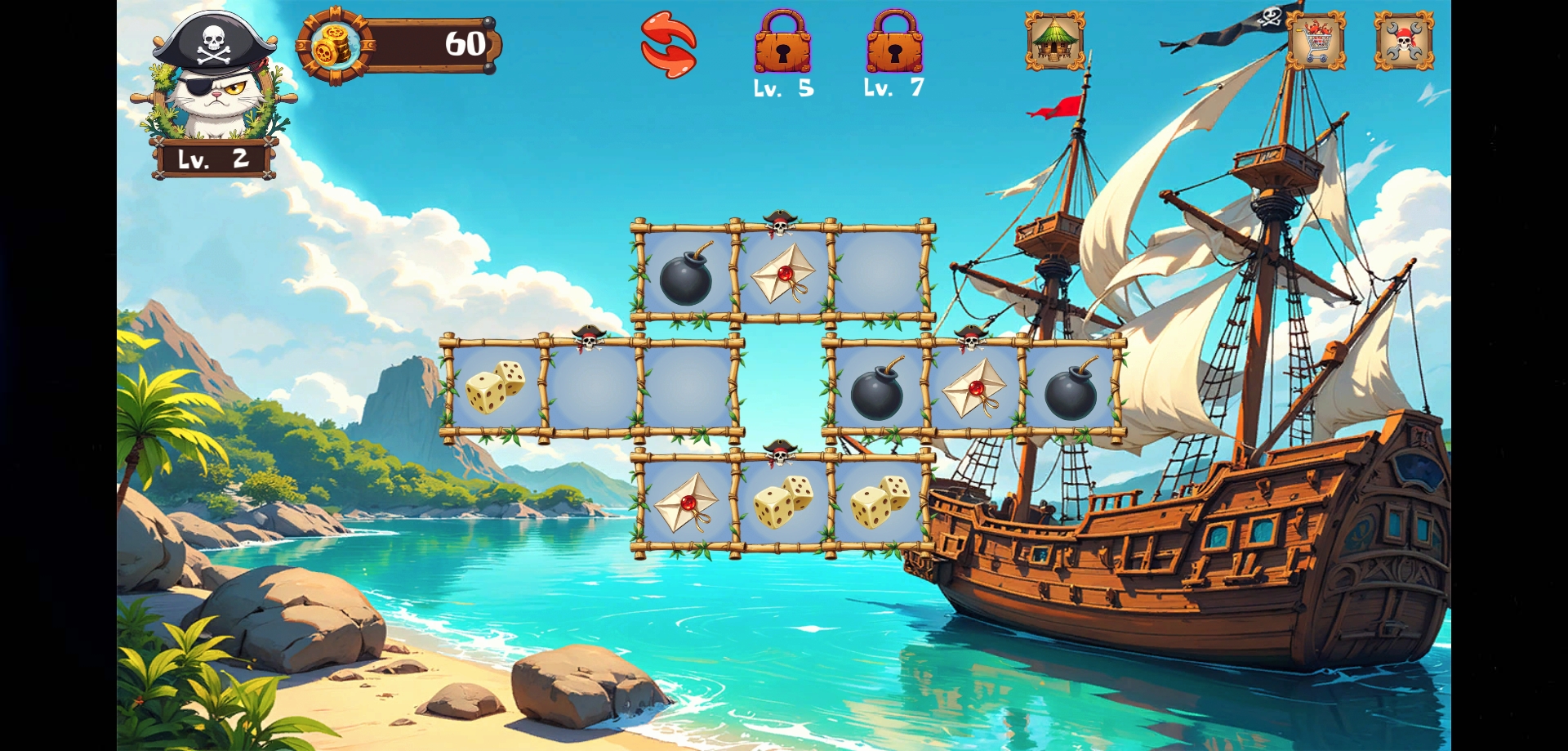
Task: Select the envelope tile next to two dice
Action: [686, 502]
